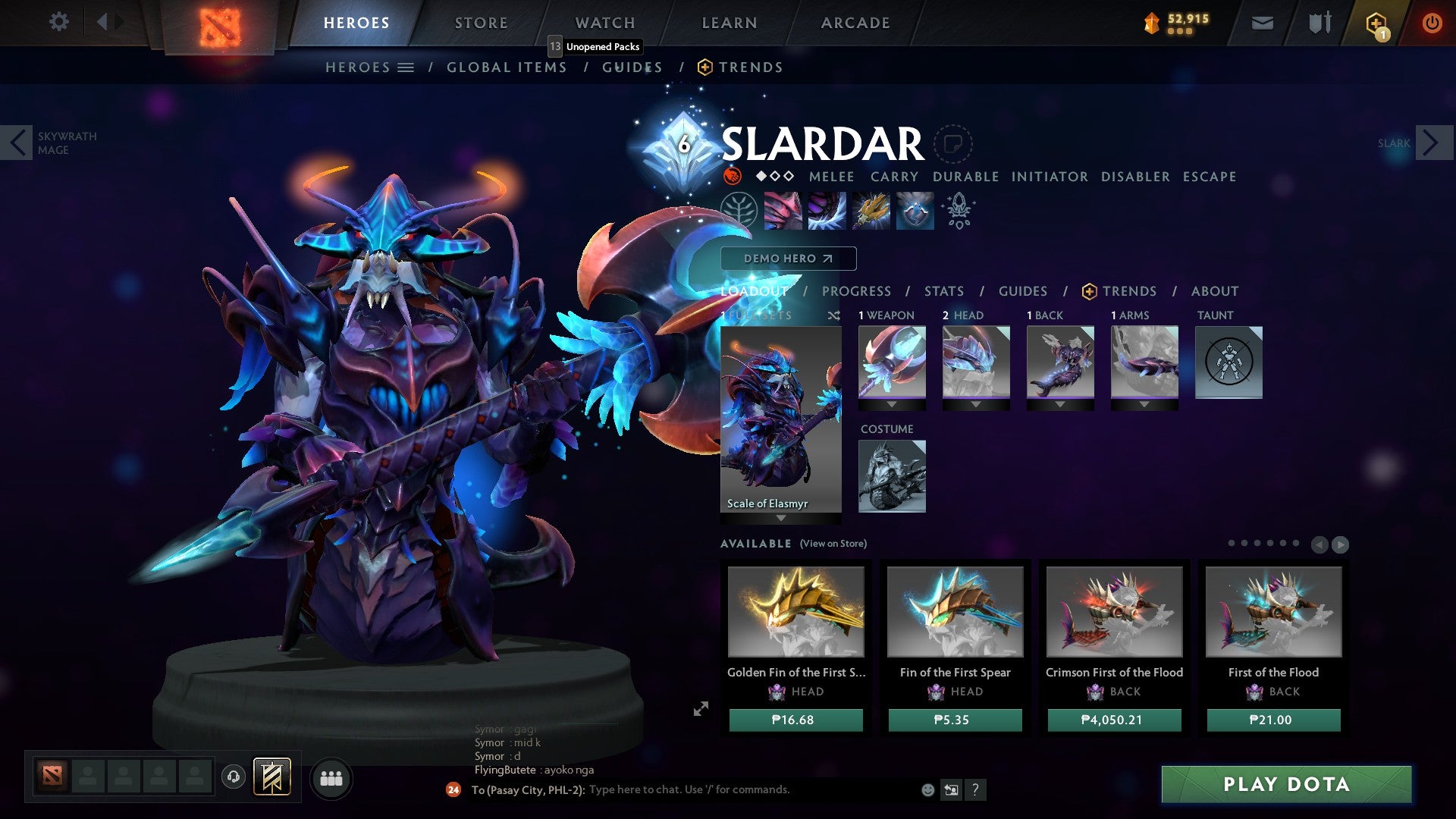Open the WATCH menu
This screenshot has width=1456, height=819.
tap(605, 22)
